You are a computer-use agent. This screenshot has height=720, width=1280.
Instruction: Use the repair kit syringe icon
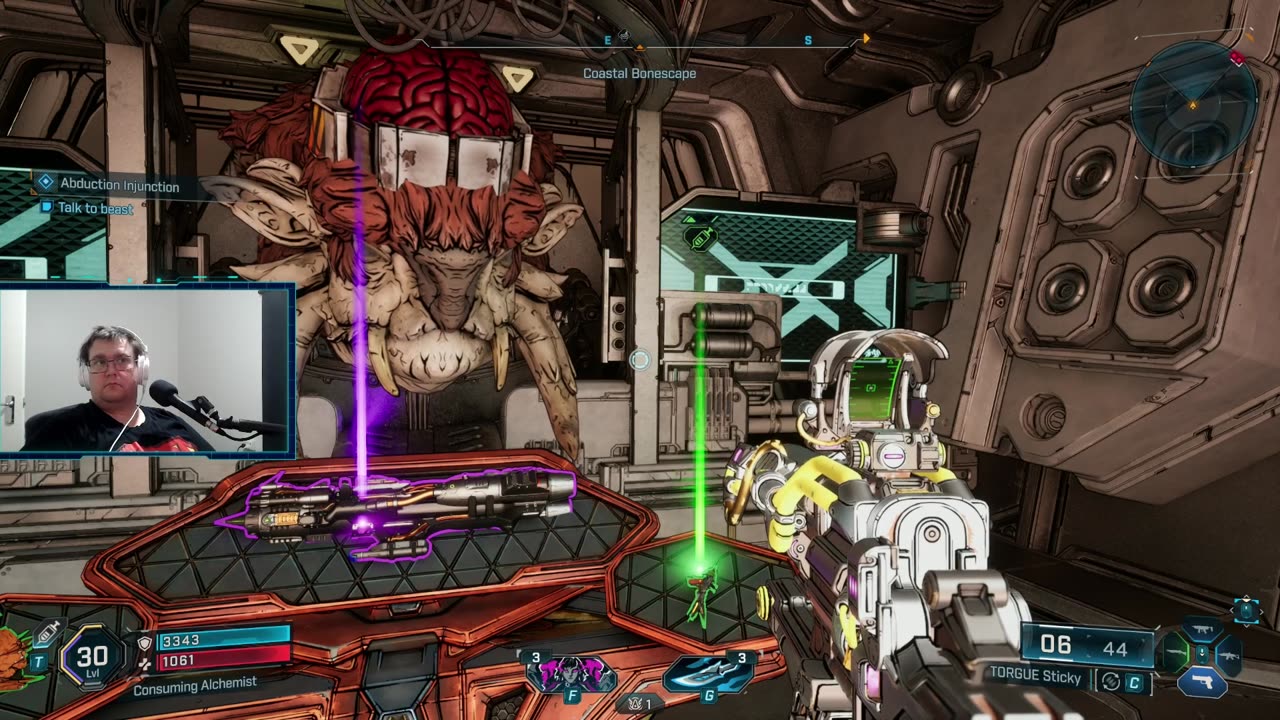[46, 632]
